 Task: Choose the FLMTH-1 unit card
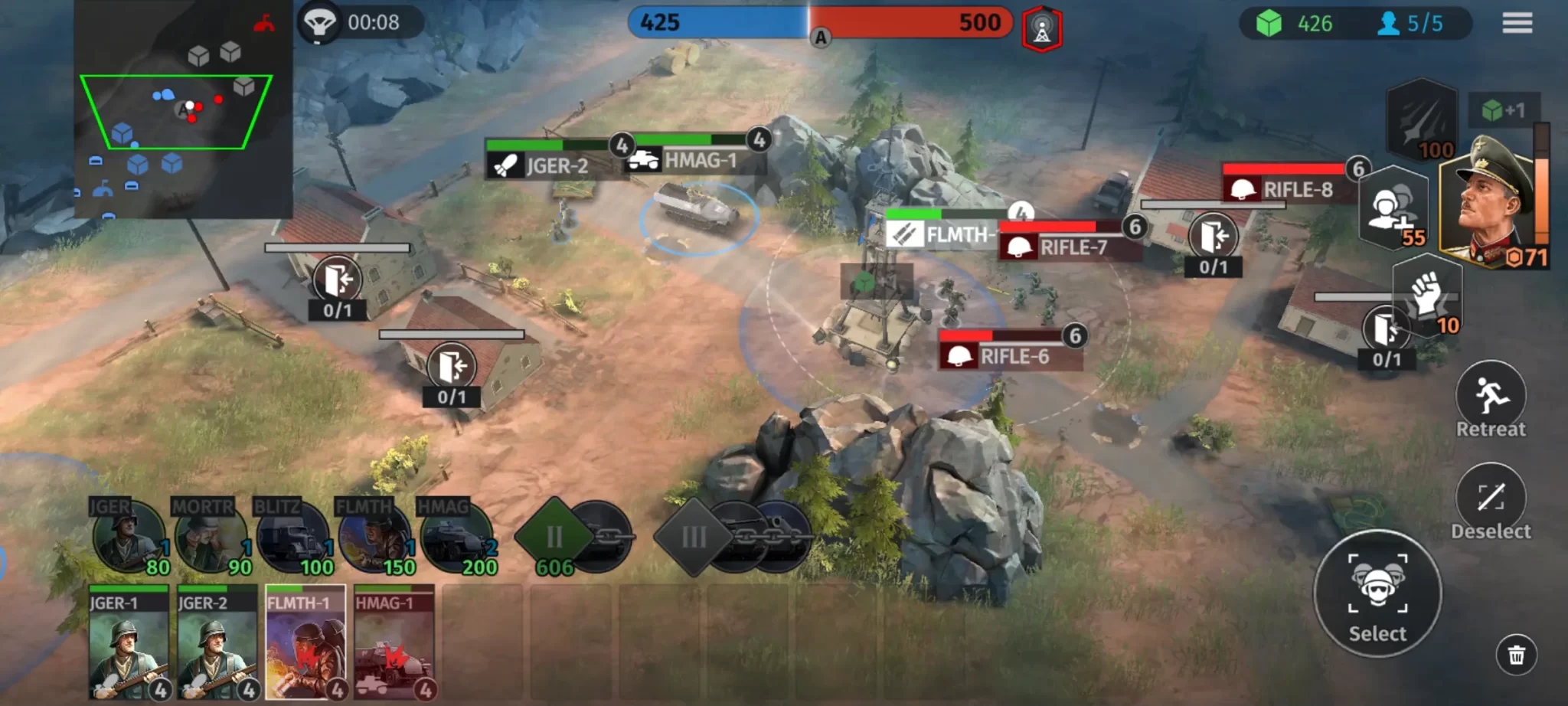(305, 642)
